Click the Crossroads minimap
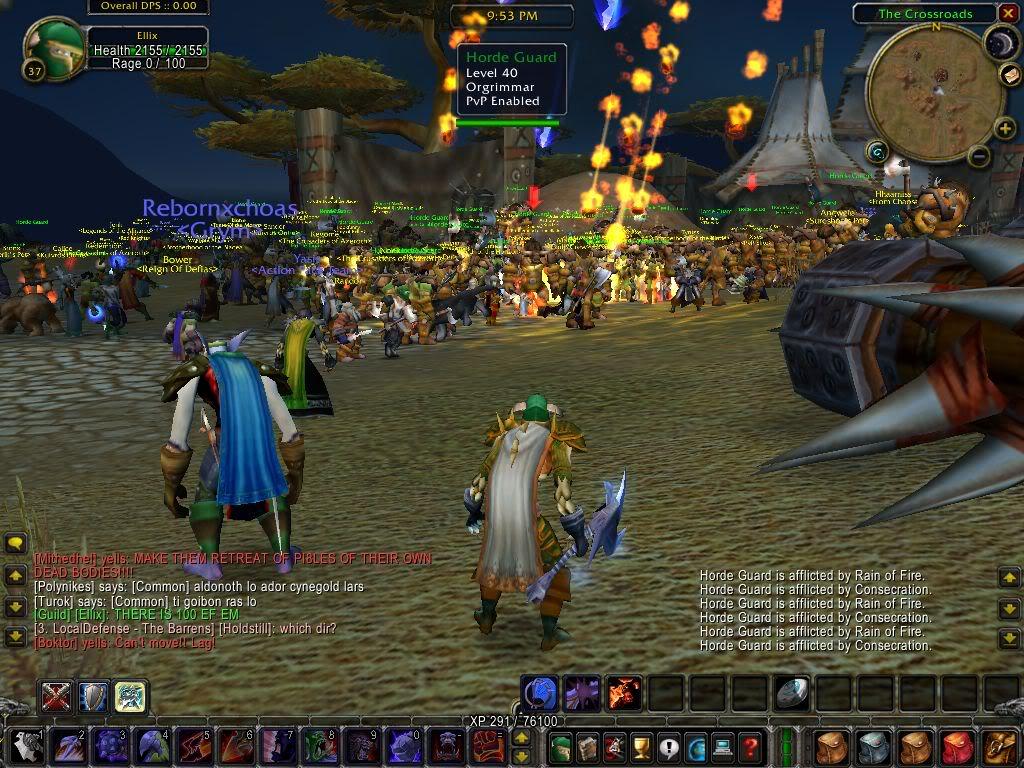Screen dimensions: 1024x768 point(935,93)
